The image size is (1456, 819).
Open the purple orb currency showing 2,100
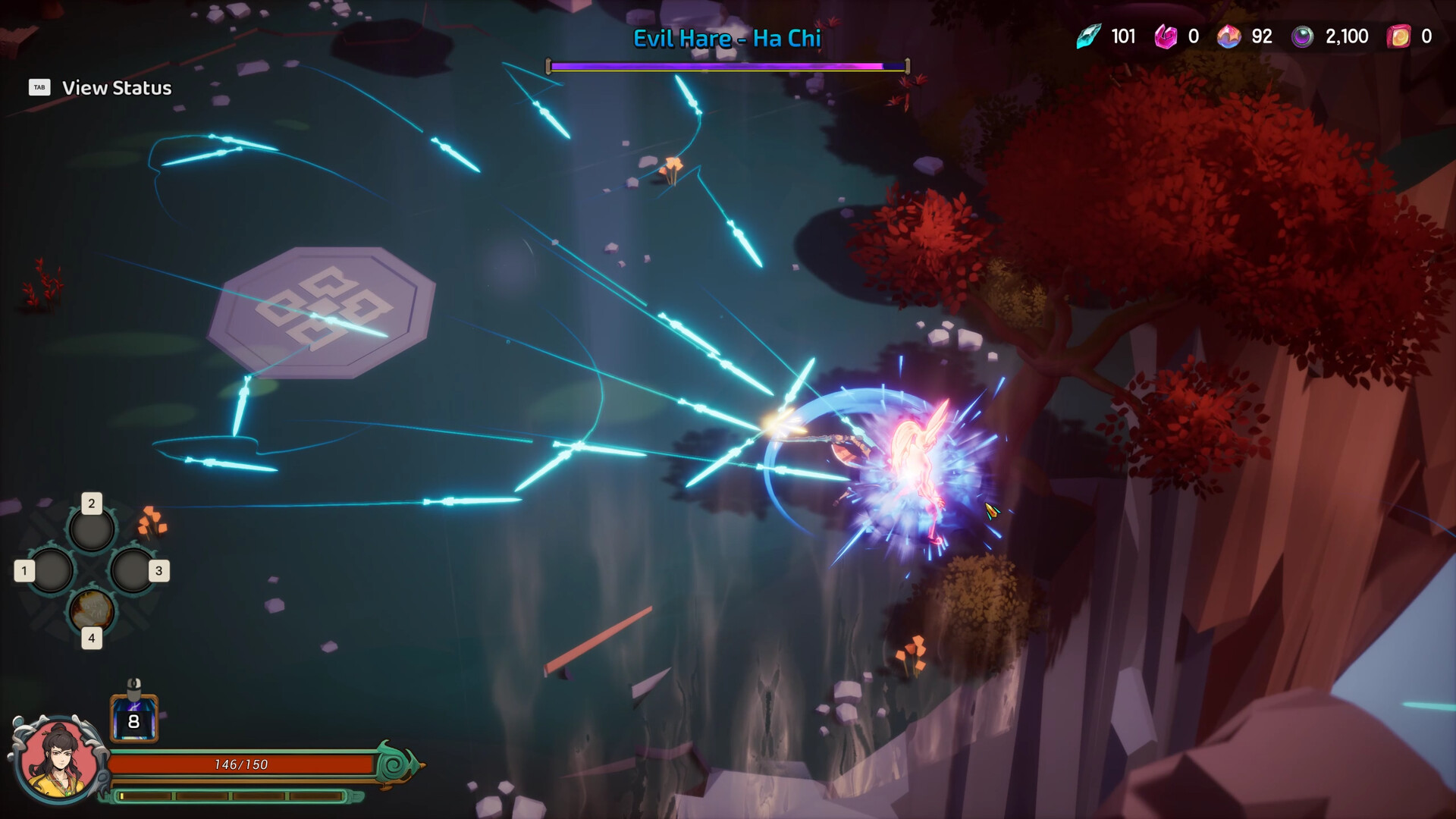tap(1302, 36)
